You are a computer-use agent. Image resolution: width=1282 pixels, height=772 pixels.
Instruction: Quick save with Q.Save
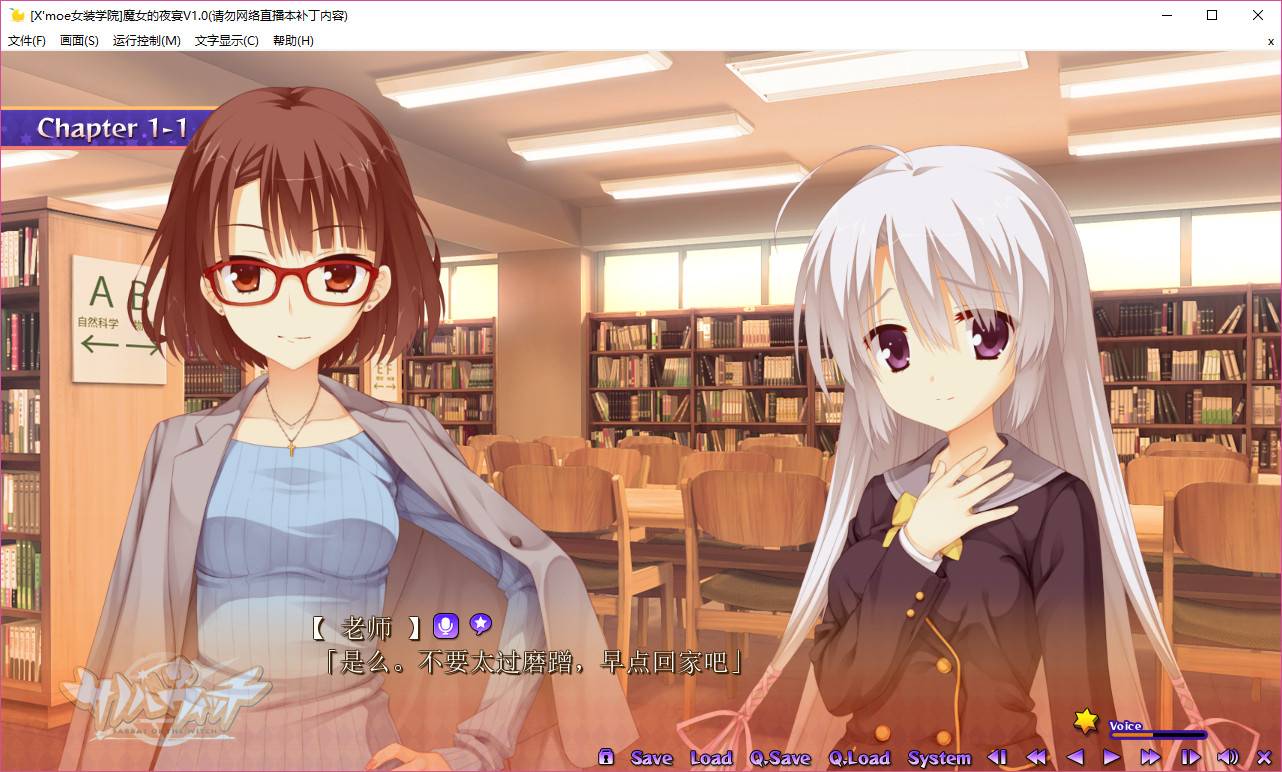[x=780, y=758]
